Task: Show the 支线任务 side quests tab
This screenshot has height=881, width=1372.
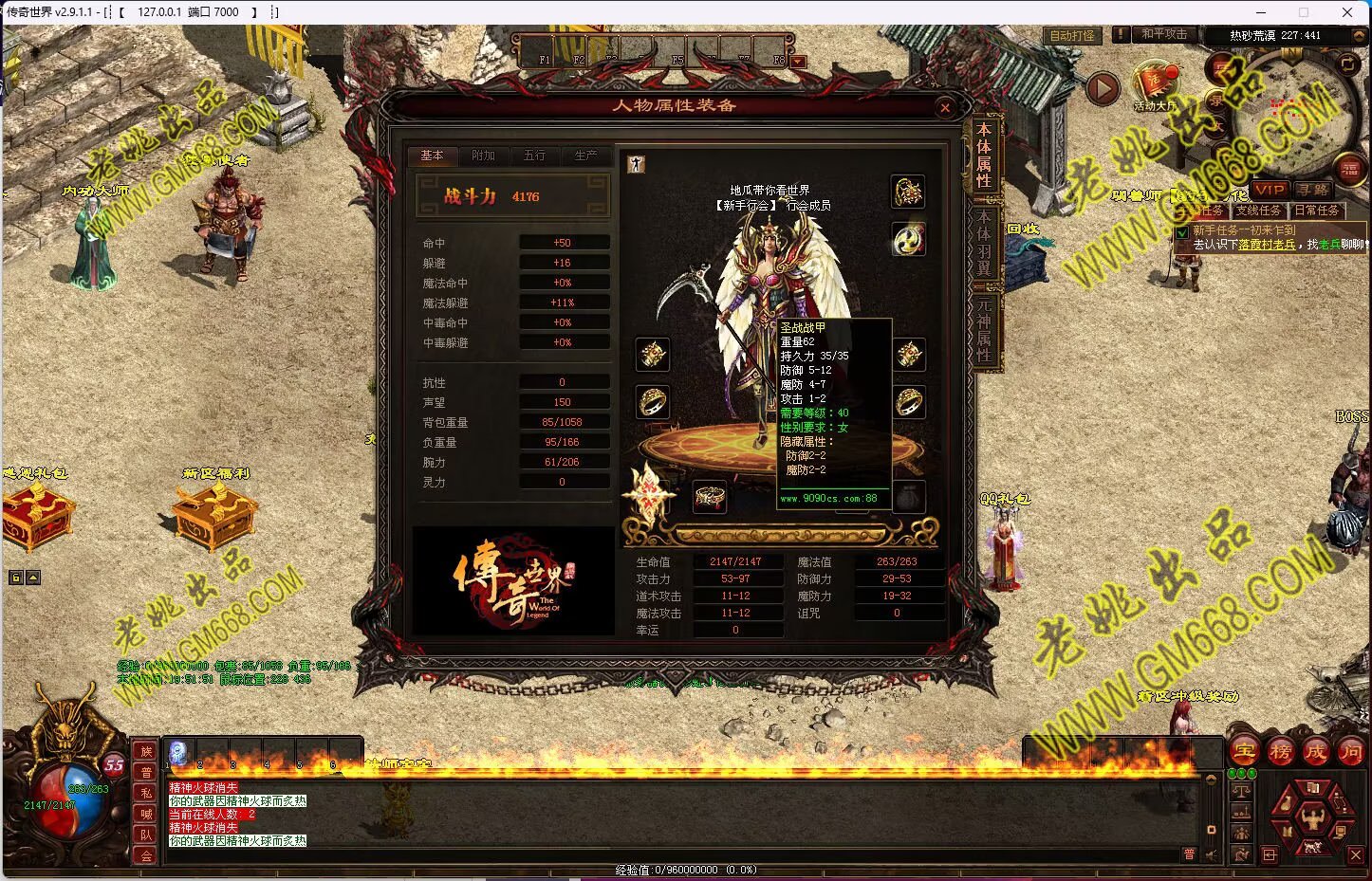Action: (1258, 211)
